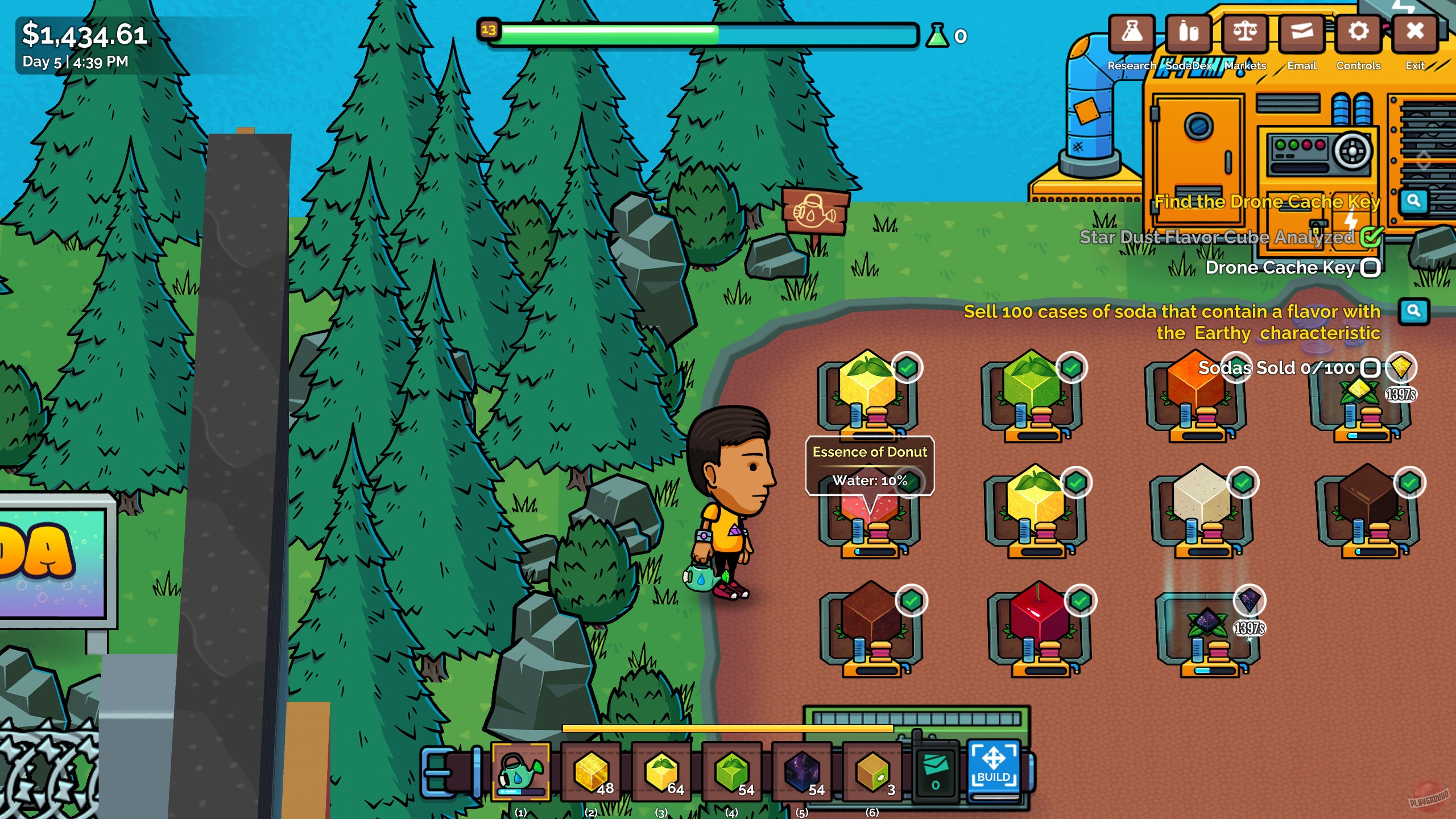
Task: Click the Build button
Action: 994,768
